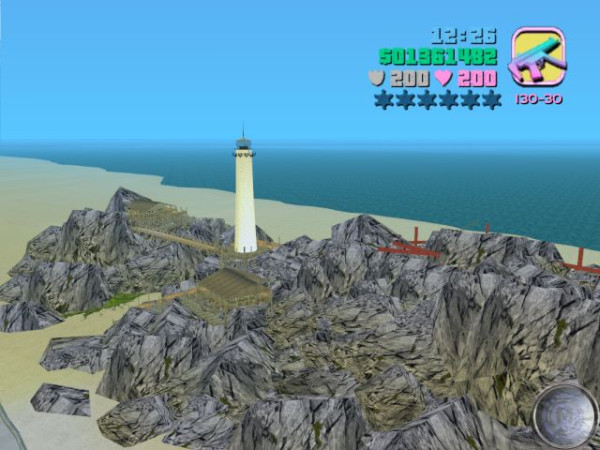Click the circular radar minimap

565,413
